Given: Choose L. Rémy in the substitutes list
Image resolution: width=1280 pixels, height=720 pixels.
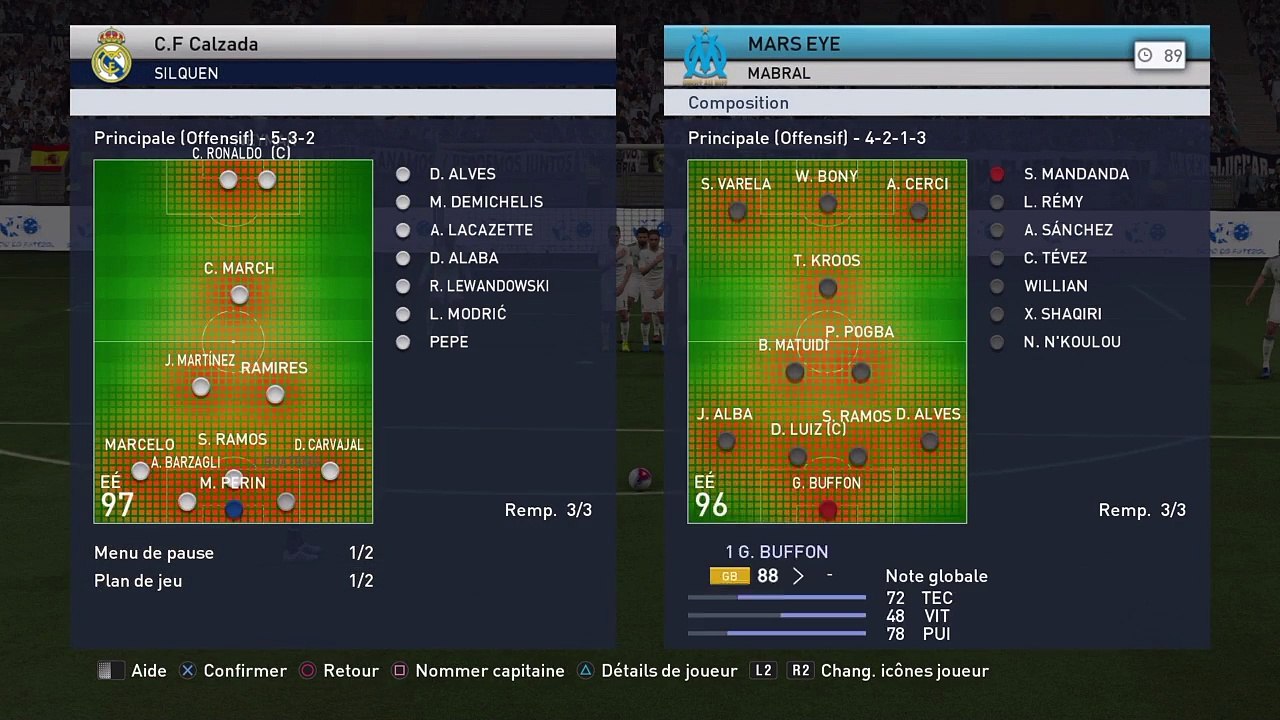Looking at the screenshot, I should (x=1053, y=202).
